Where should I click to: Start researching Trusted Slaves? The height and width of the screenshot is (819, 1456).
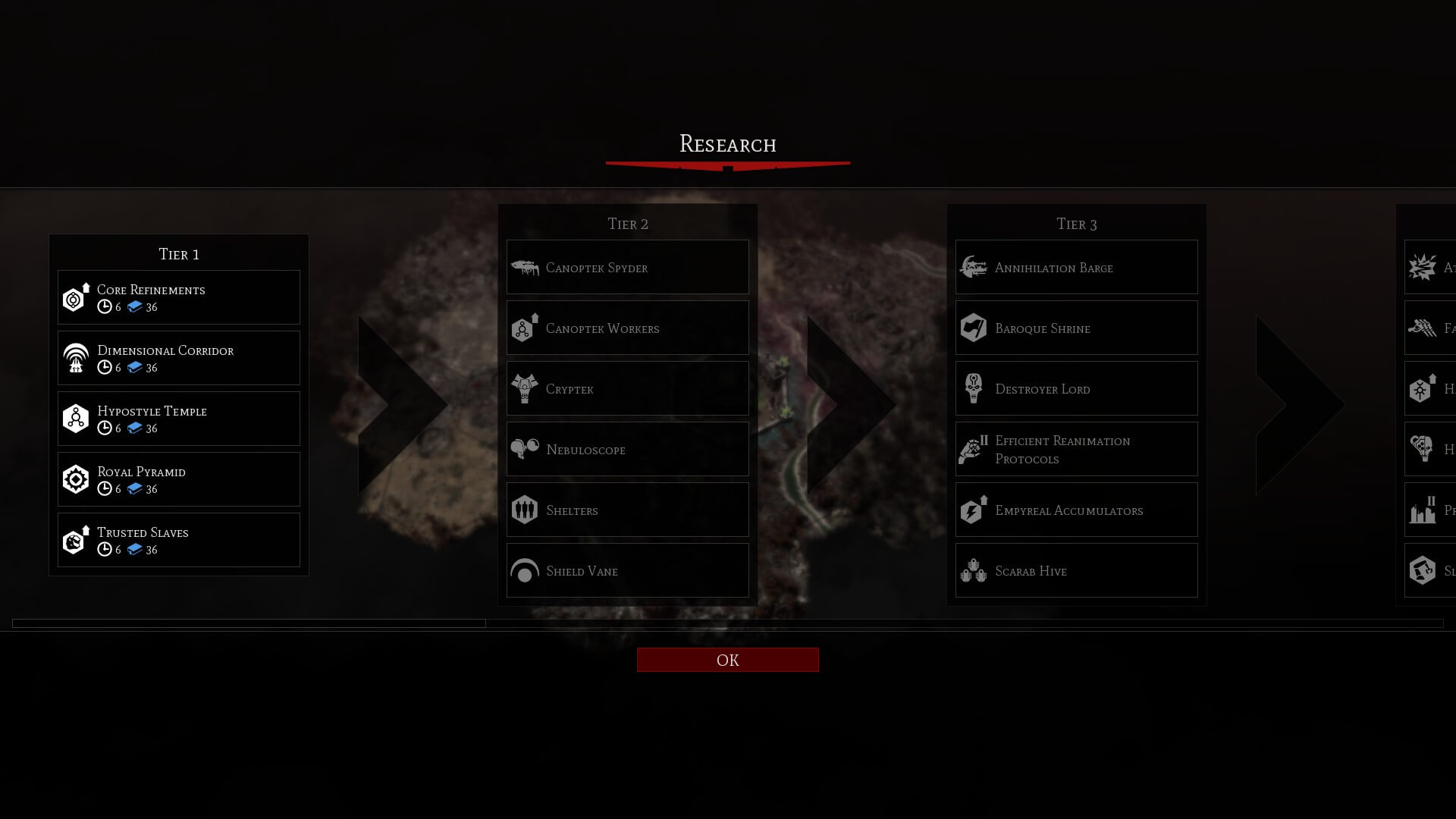[x=179, y=540]
